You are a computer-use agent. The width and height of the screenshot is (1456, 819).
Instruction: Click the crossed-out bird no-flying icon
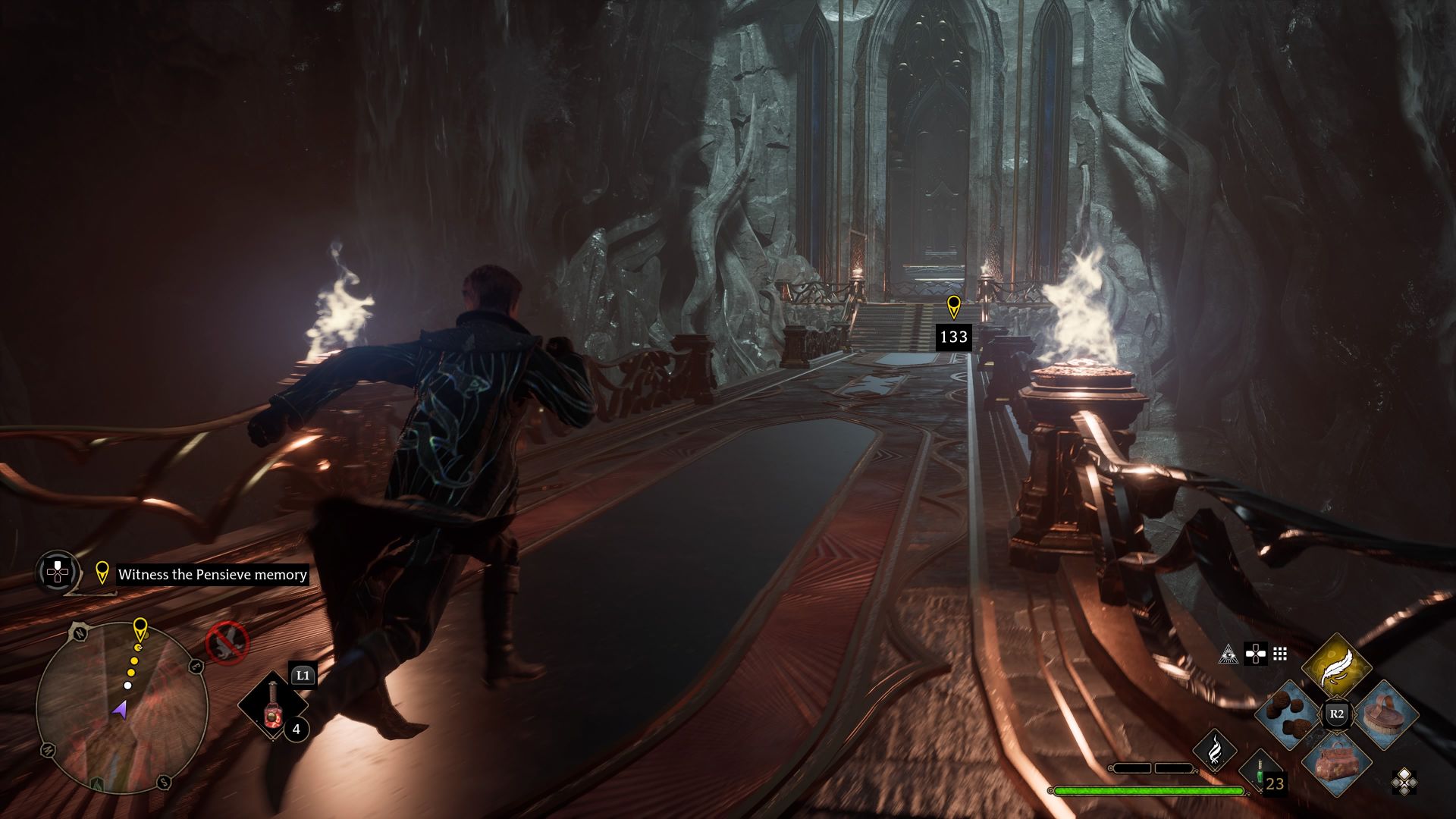(x=227, y=642)
